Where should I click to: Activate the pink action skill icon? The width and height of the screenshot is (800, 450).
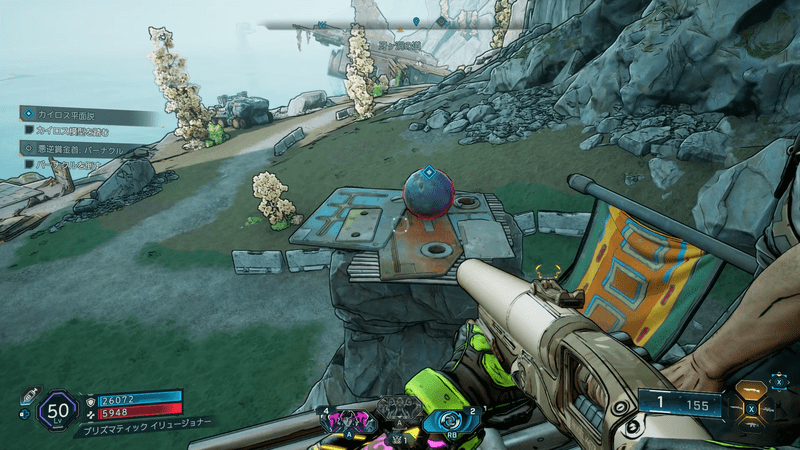[350, 421]
